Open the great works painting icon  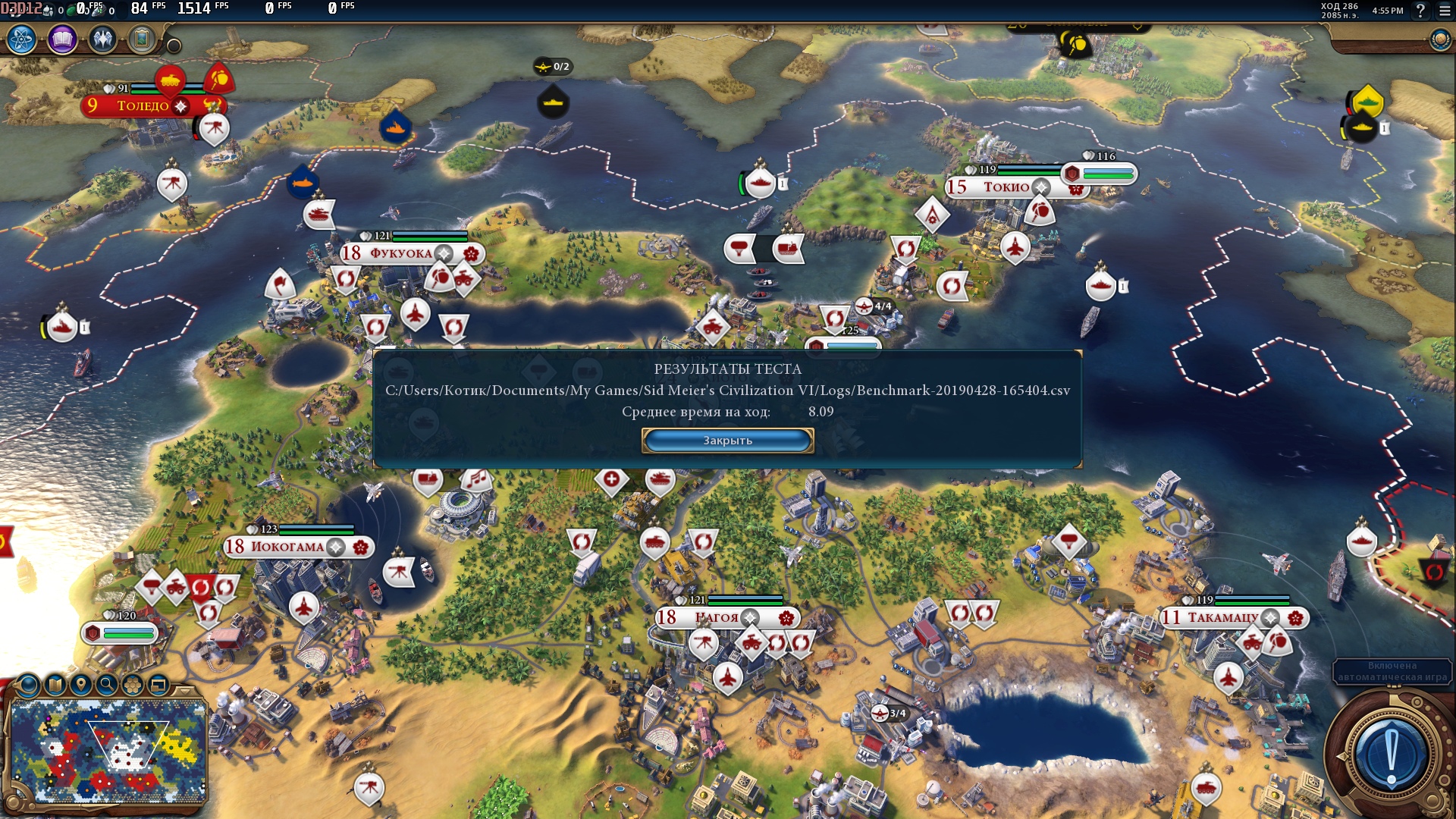(x=142, y=39)
